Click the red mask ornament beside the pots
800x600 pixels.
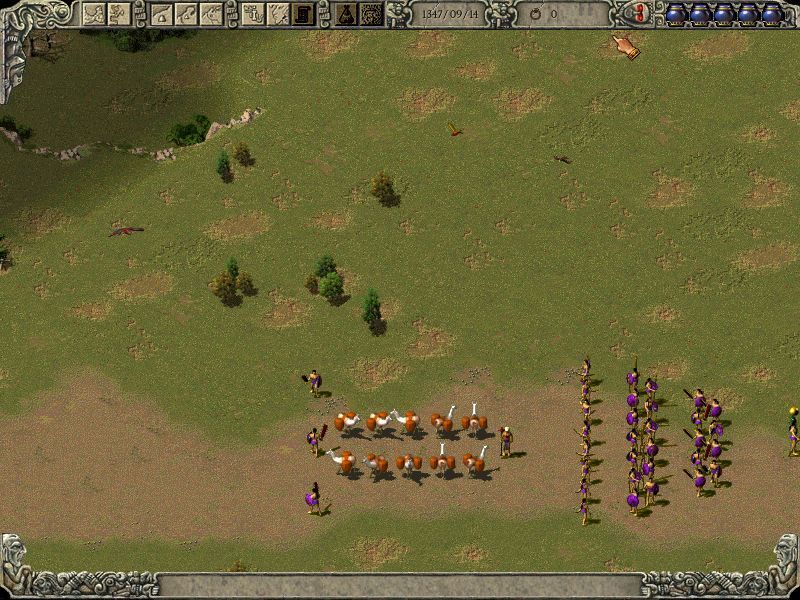[634, 14]
